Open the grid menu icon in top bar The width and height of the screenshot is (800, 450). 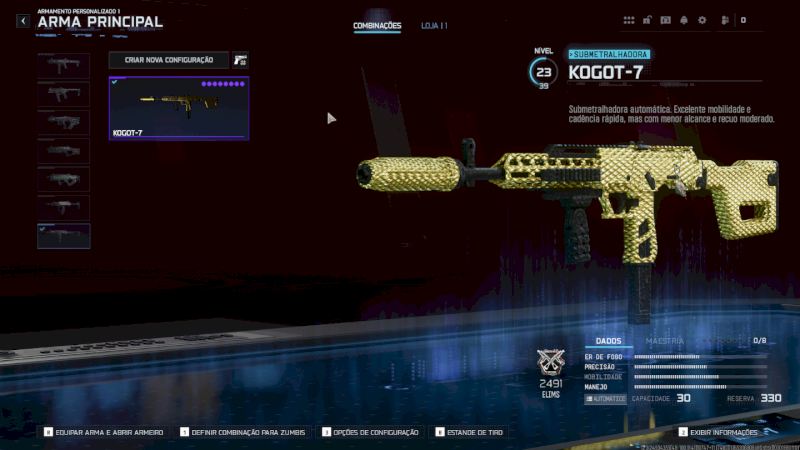click(x=629, y=20)
